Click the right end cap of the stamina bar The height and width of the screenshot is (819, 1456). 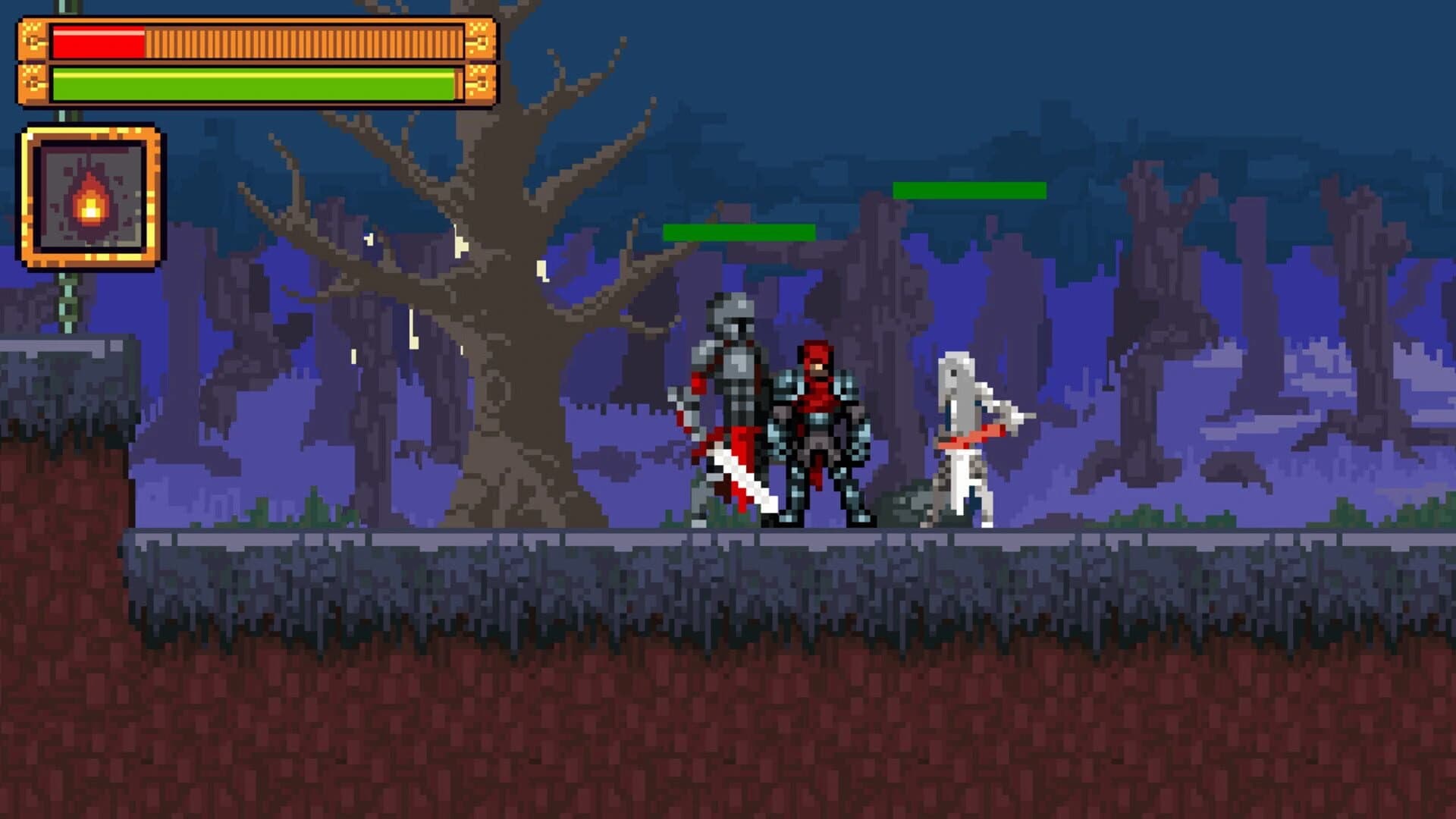tap(480, 83)
